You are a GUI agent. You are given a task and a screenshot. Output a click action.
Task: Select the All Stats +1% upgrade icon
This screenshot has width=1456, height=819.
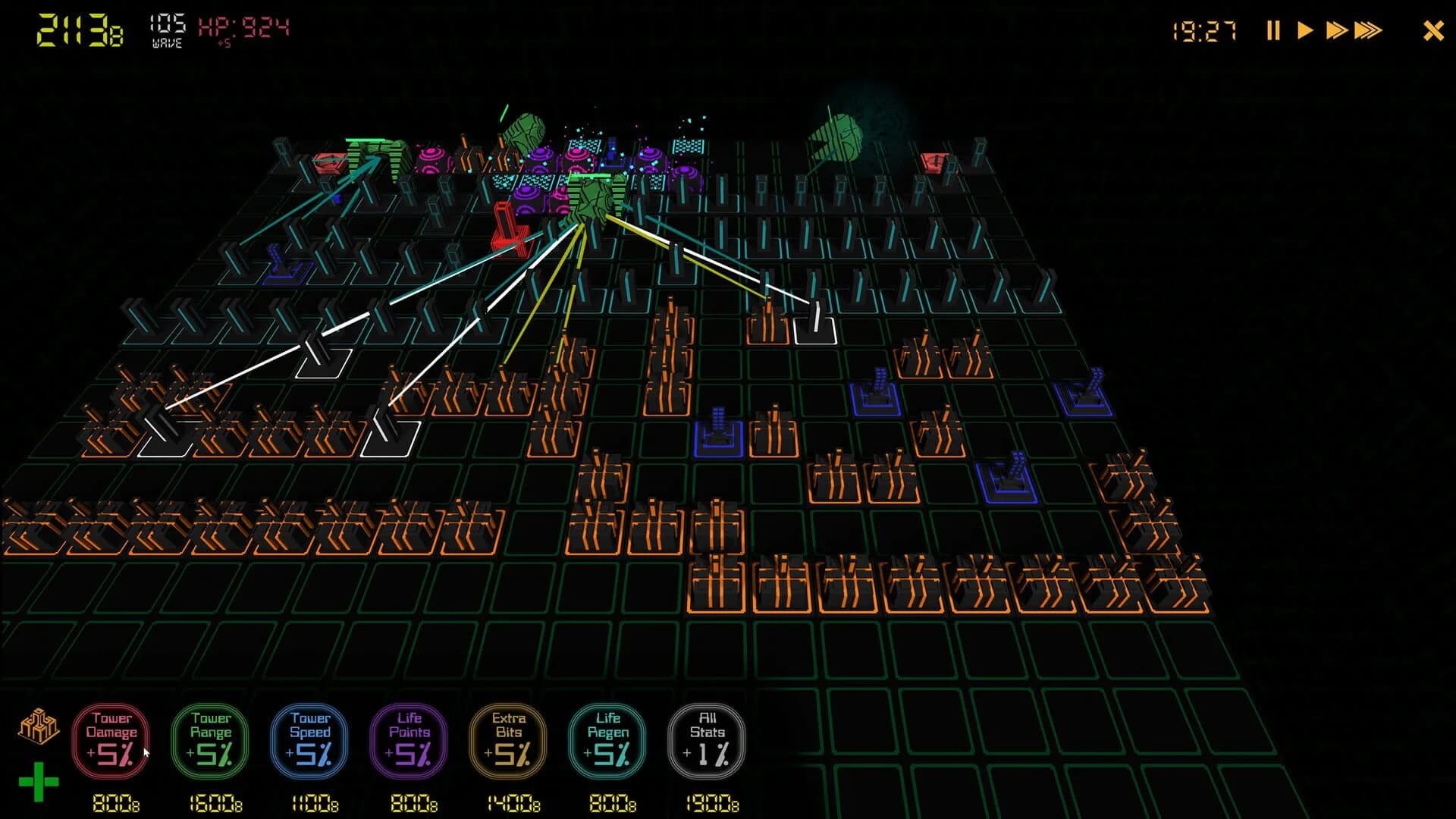[x=707, y=739]
